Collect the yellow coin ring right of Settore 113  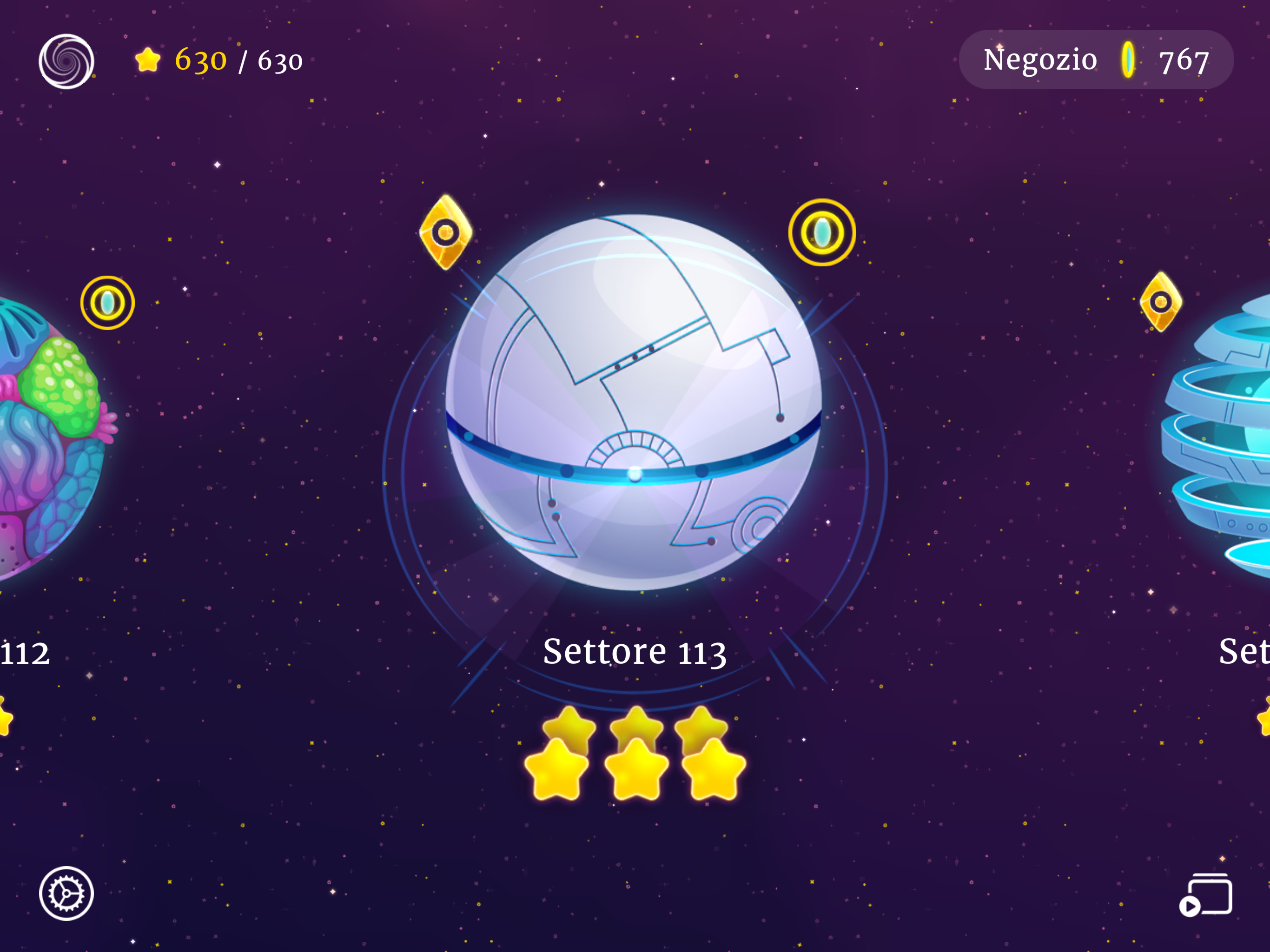[823, 232]
